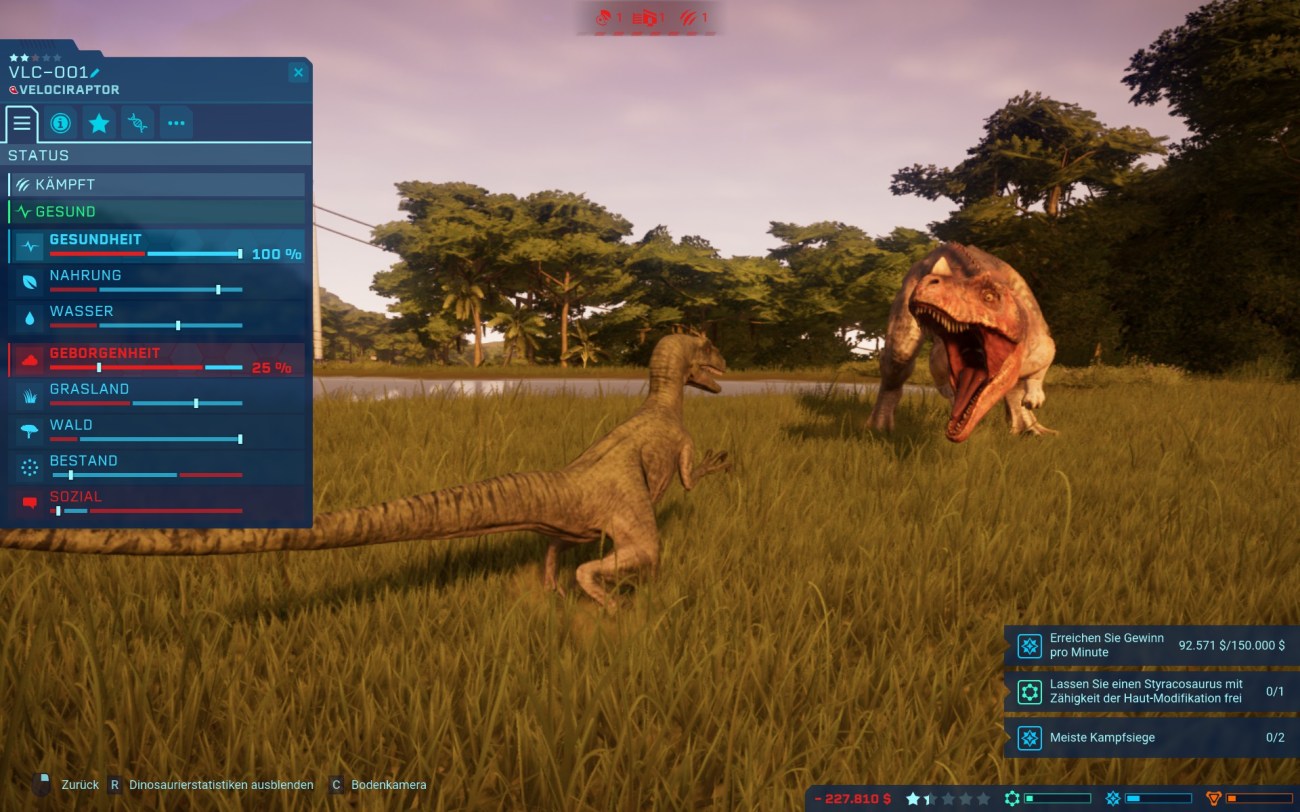Image resolution: width=1300 pixels, height=812 pixels.
Task: Select the Gesund status row
Action: pos(156,212)
